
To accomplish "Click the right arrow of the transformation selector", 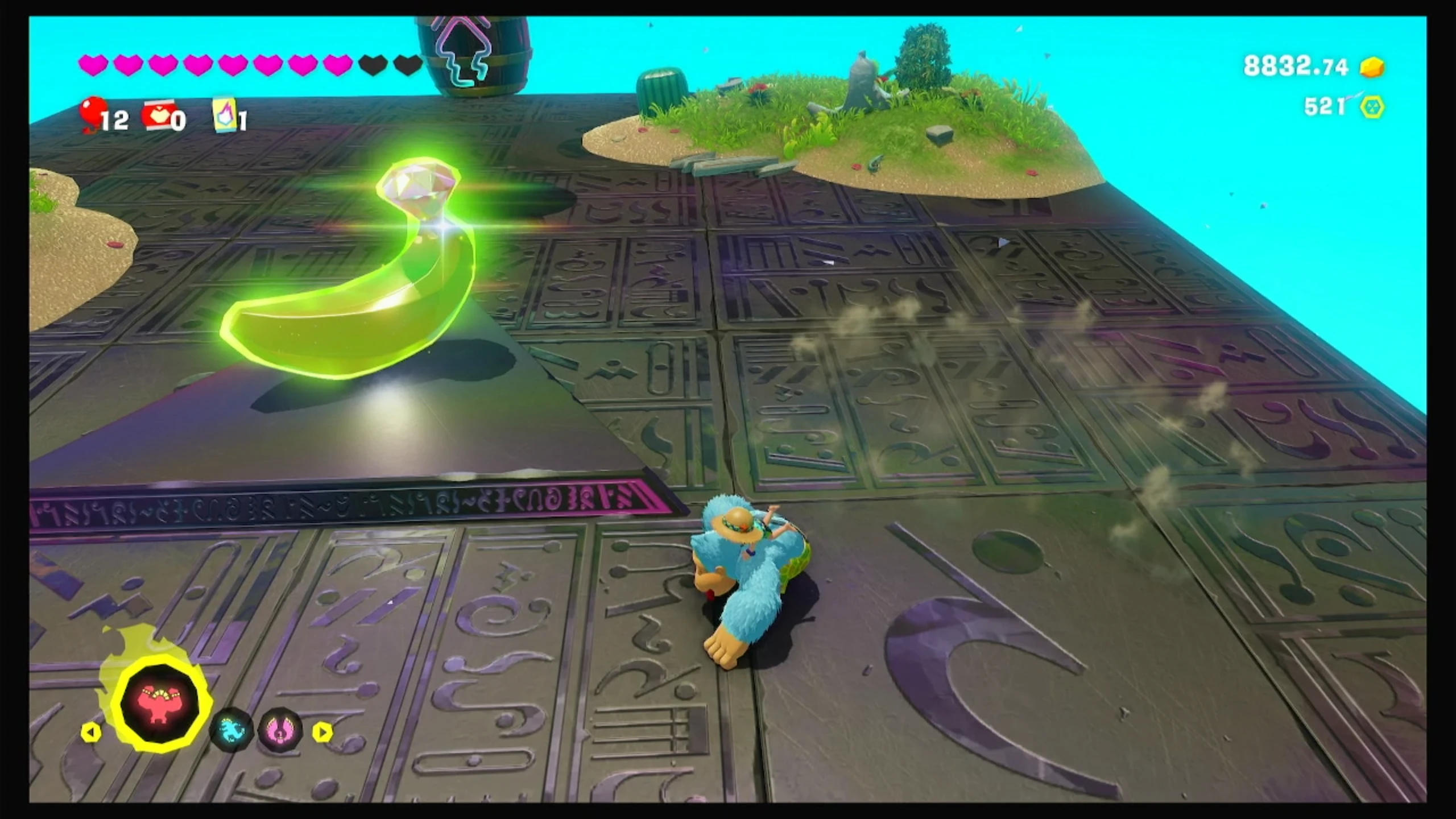I will (x=322, y=732).
